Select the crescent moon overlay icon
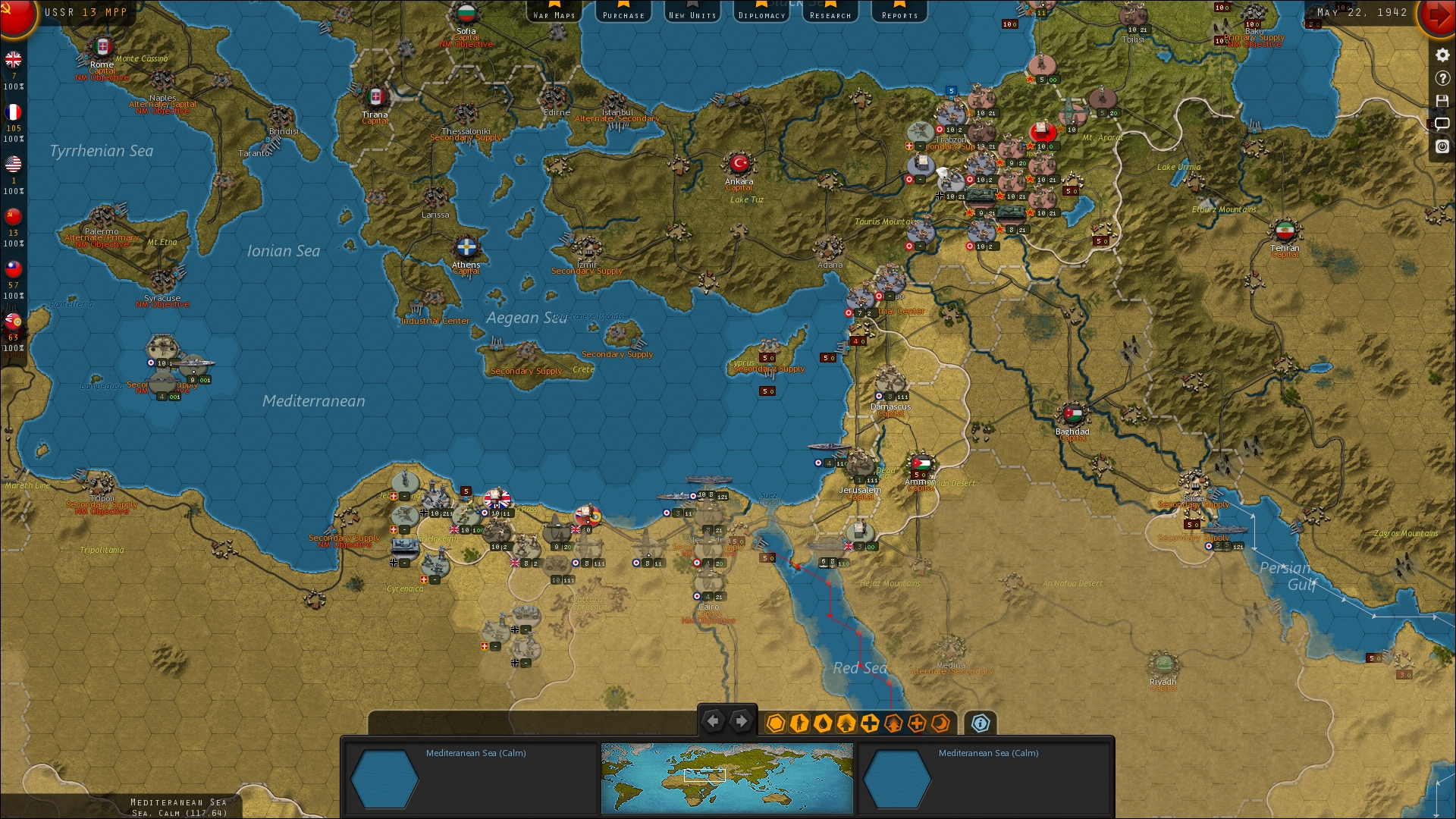The height and width of the screenshot is (819, 1456). pos(940,723)
